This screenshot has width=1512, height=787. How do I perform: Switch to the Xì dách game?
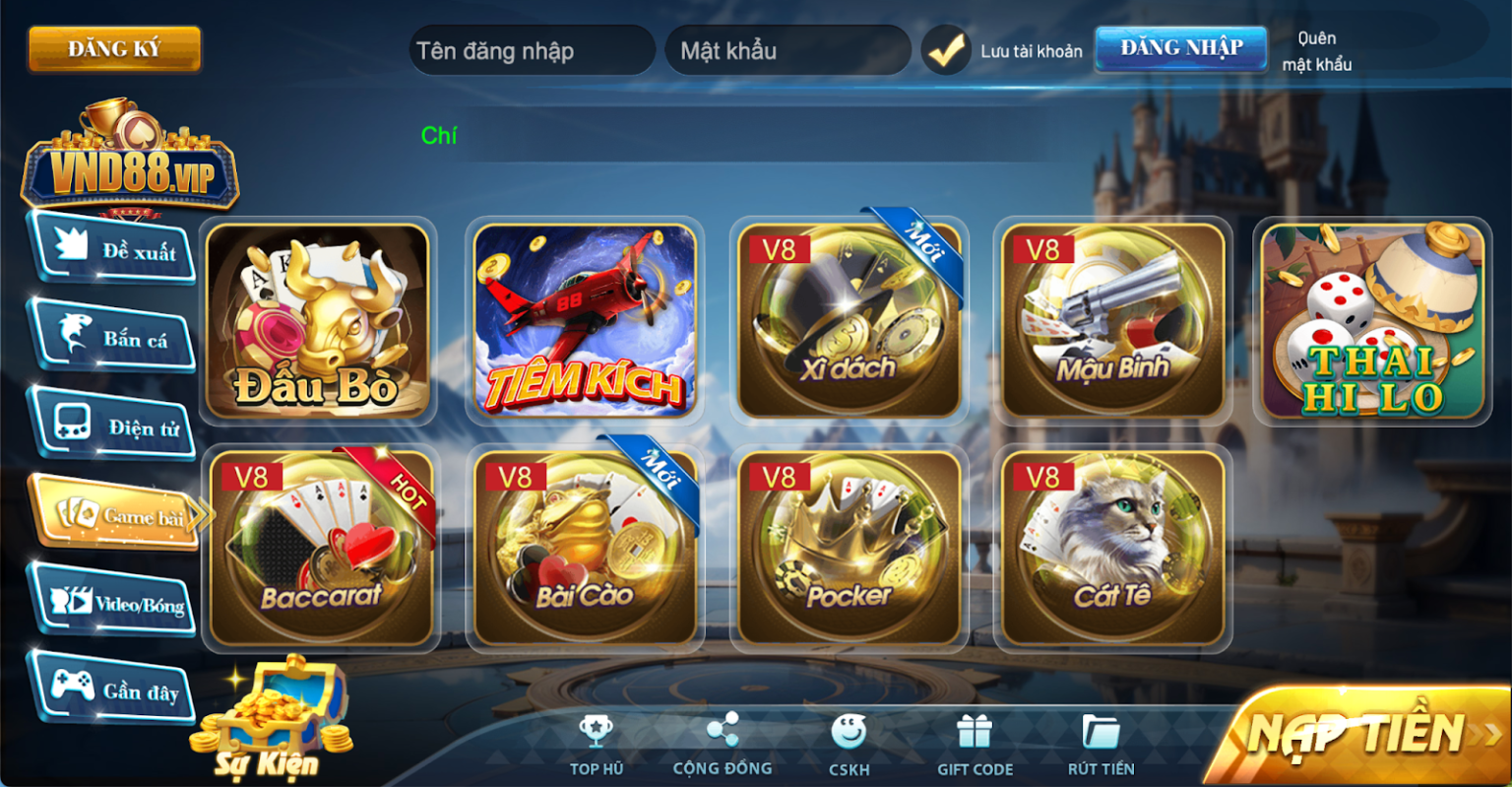849,320
